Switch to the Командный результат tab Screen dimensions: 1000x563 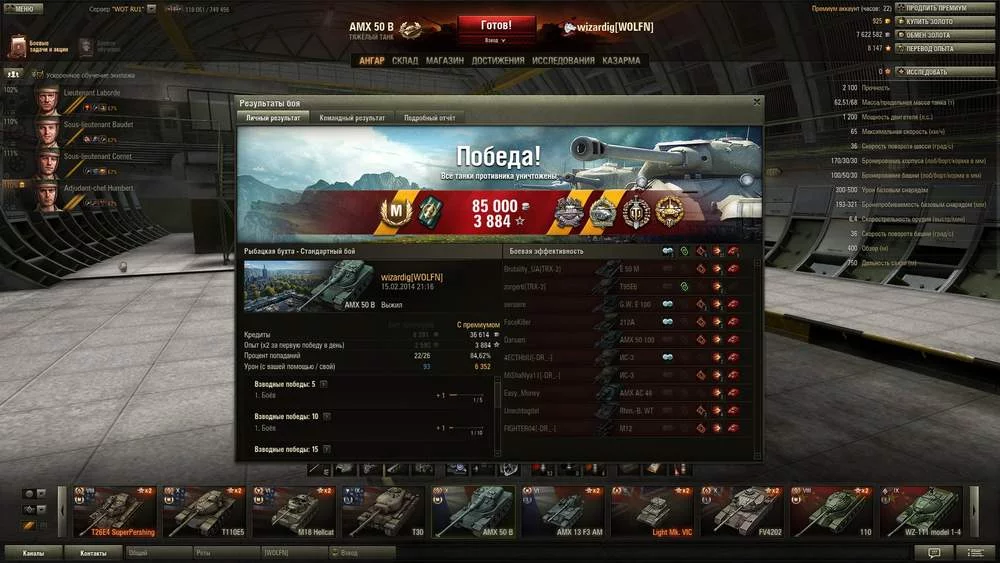point(352,118)
